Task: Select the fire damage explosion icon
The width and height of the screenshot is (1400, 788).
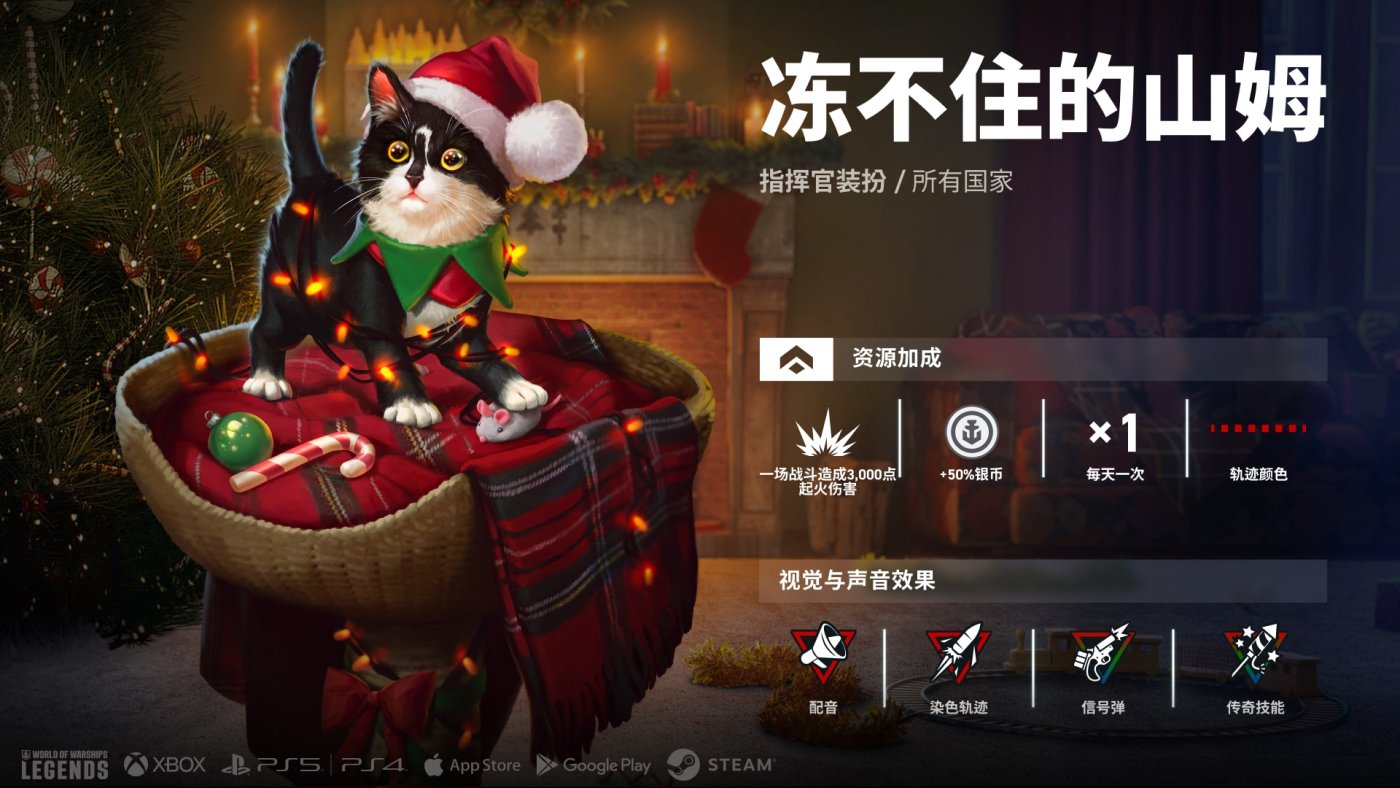Action: pos(827,434)
